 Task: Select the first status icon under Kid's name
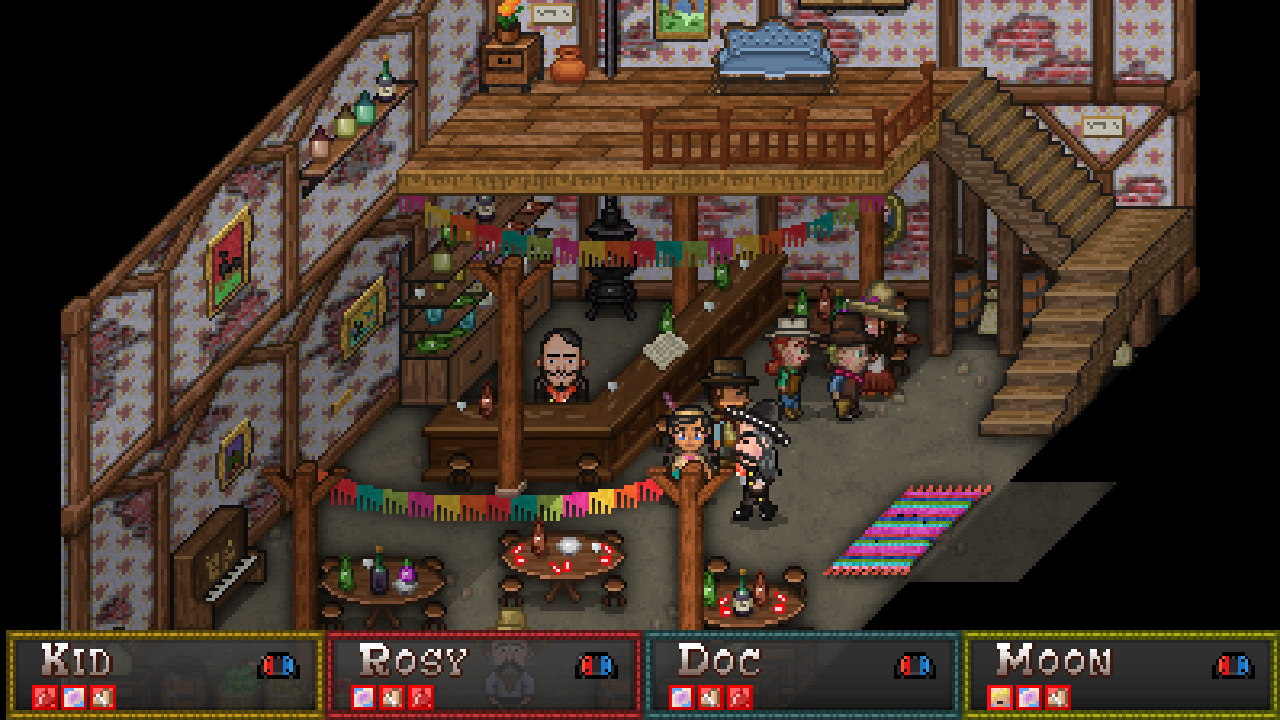point(45,696)
